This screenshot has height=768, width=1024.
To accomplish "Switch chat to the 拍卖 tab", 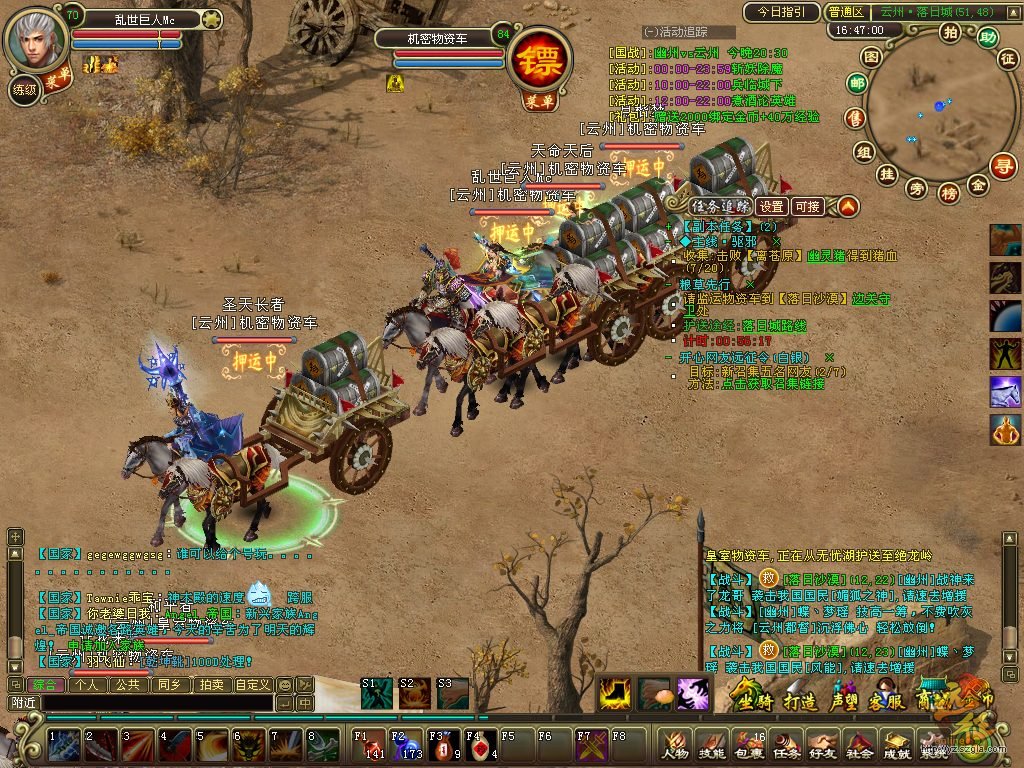I will point(211,685).
